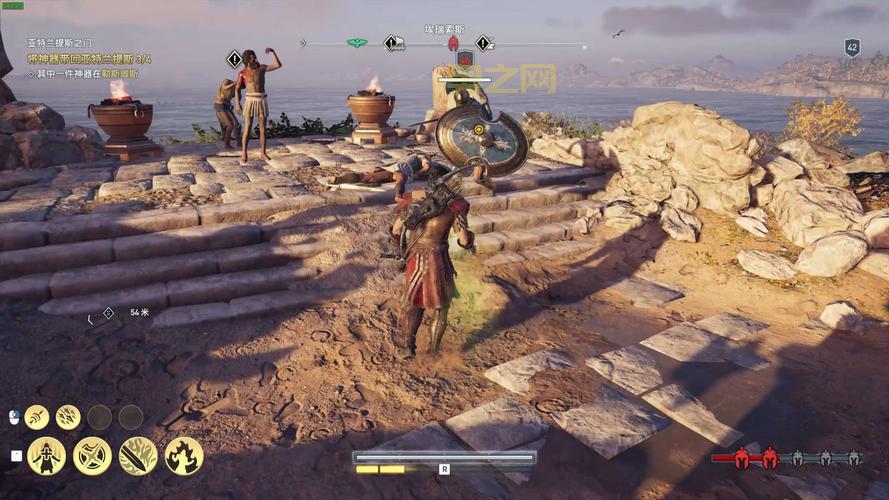Select the single arrow bow ability
The image size is (889, 500).
click(37, 417)
